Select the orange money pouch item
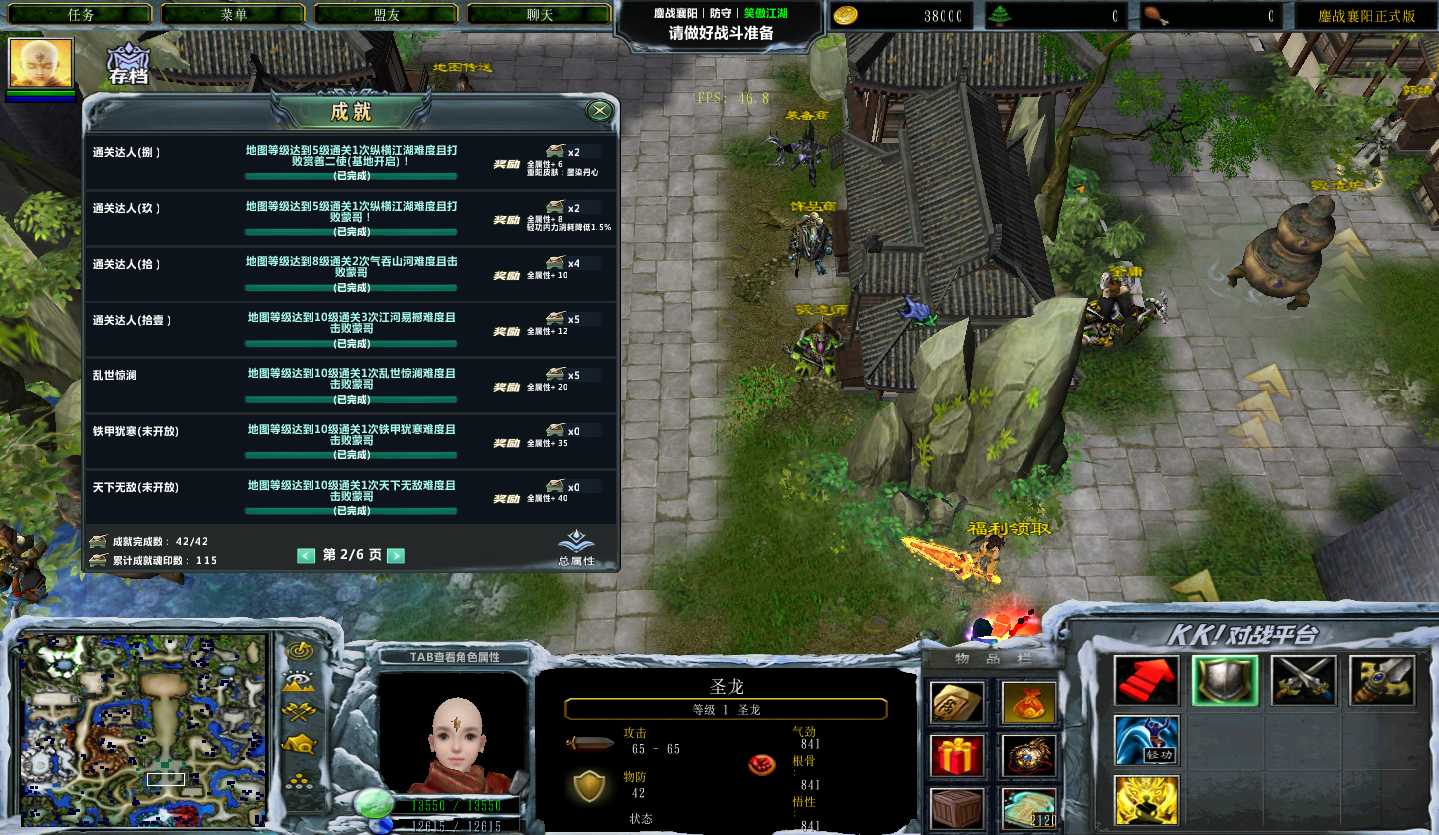The image size is (1439, 835). [x=1029, y=703]
